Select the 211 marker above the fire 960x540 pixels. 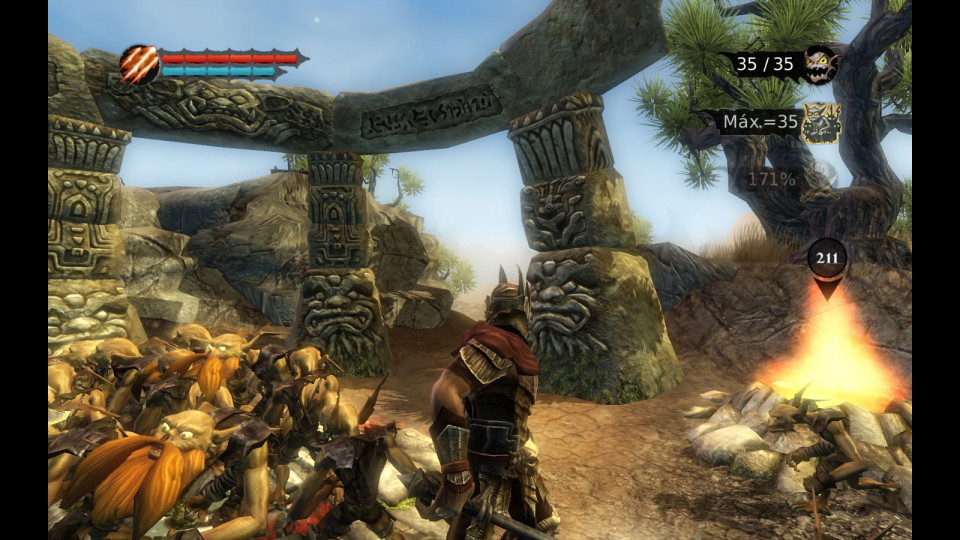click(827, 259)
